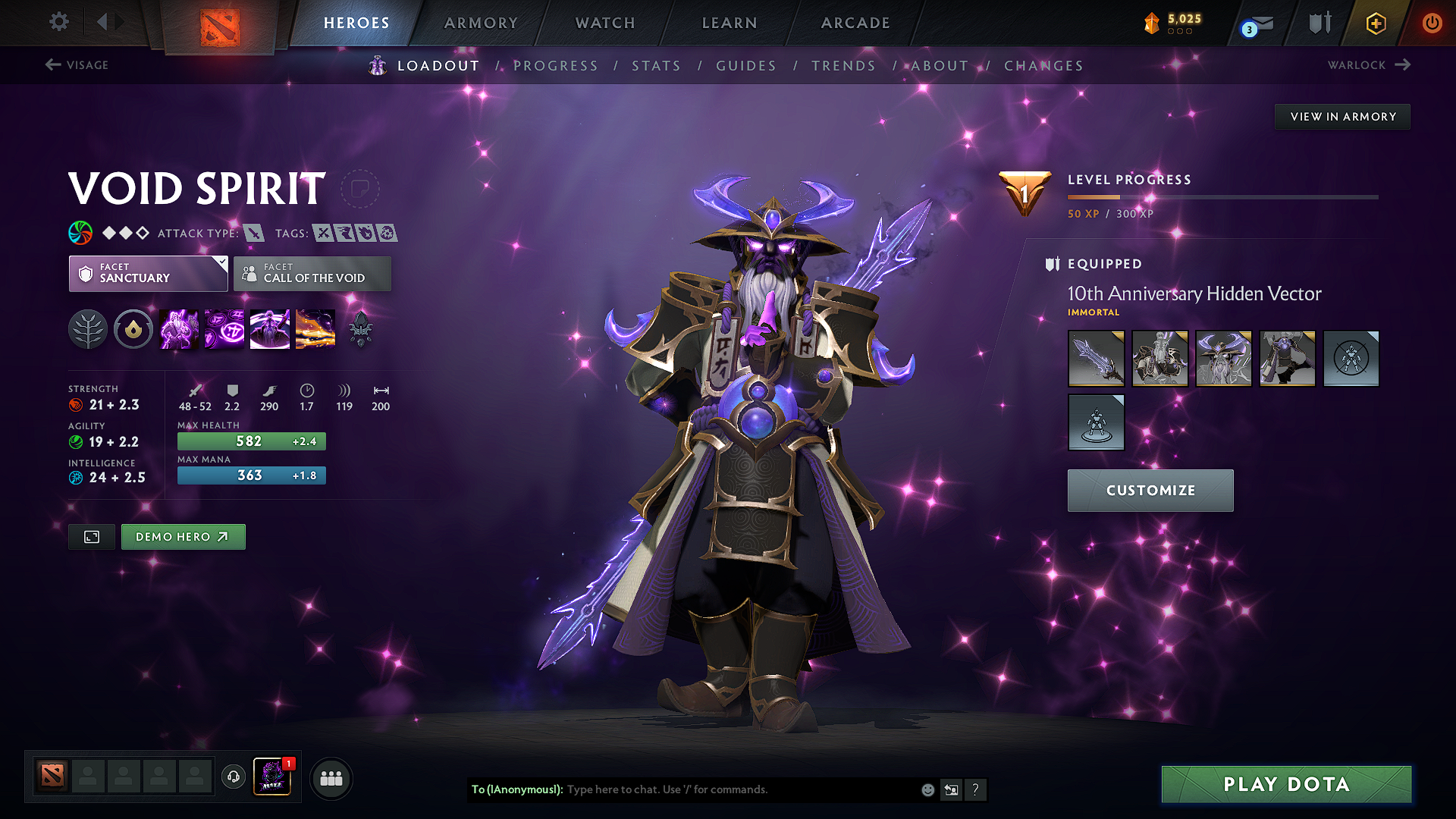Click the melee attack type sword icon
Image resolution: width=1456 pixels, height=819 pixels.
click(256, 234)
